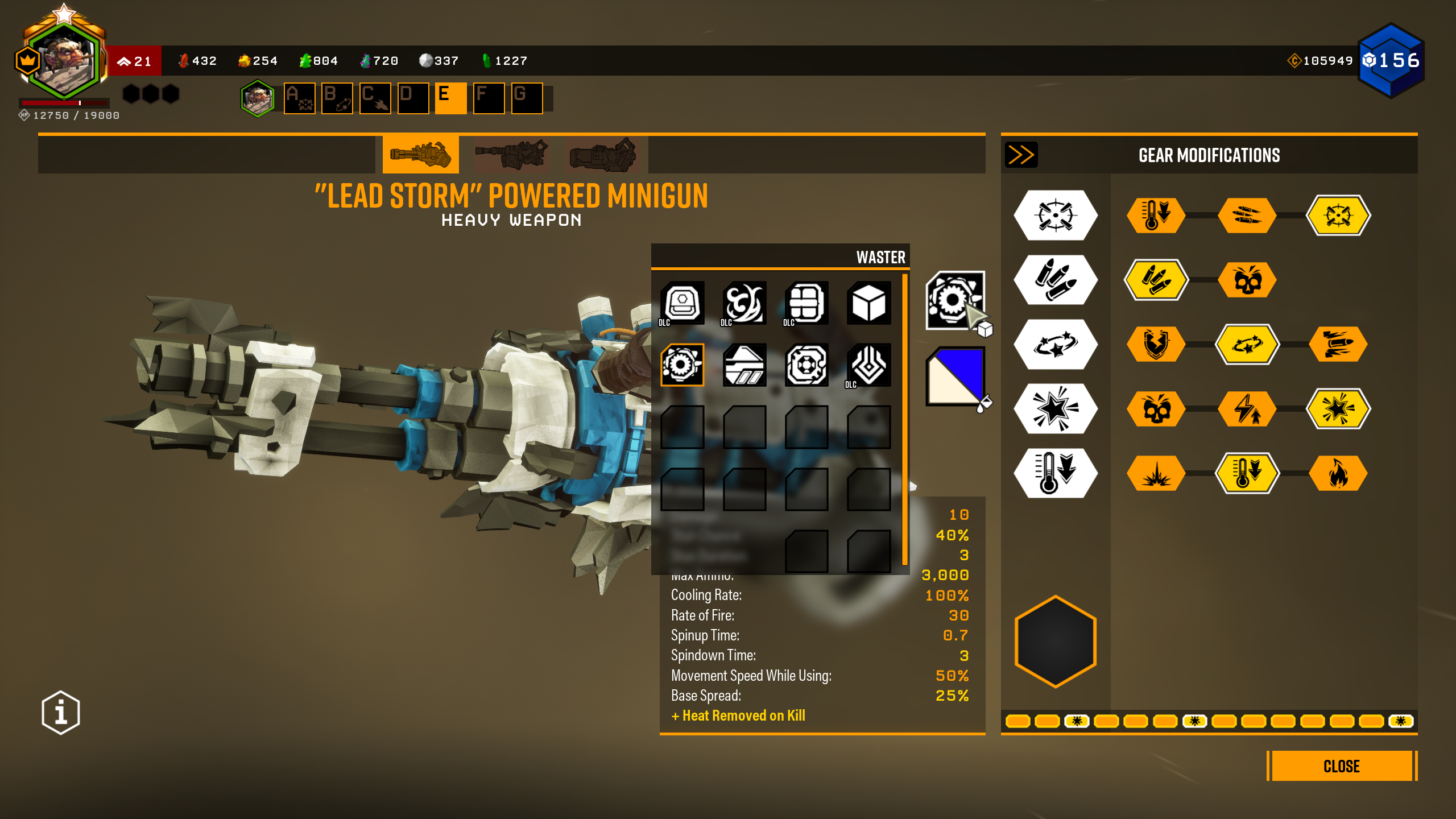1456x819 pixels.
Task: Switch to the second heavy weapon tab
Action: point(511,154)
